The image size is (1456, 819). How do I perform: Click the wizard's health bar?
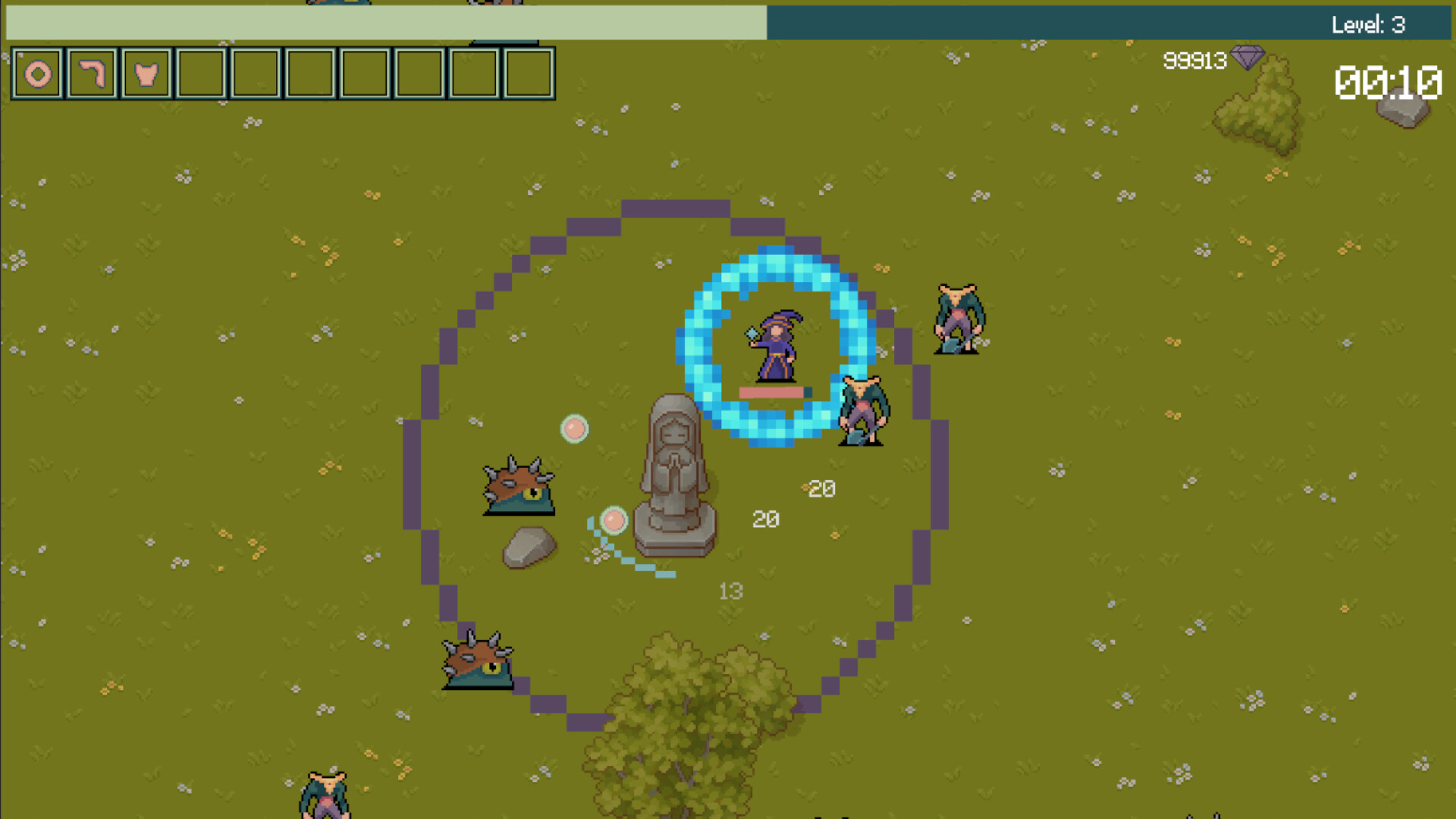(x=772, y=393)
